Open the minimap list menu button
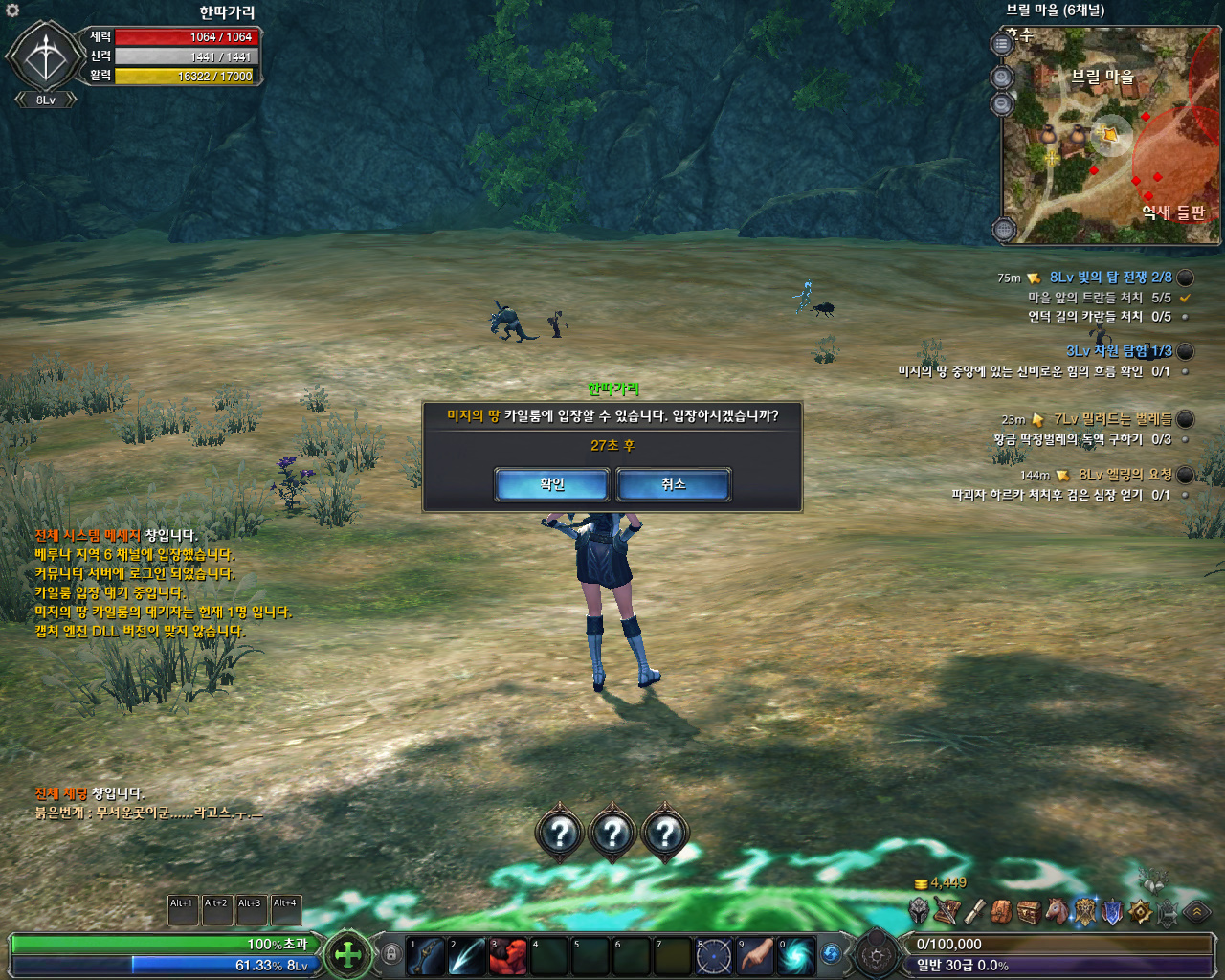The height and width of the screenshot is (980, 1225). [x=1002, y=44]
